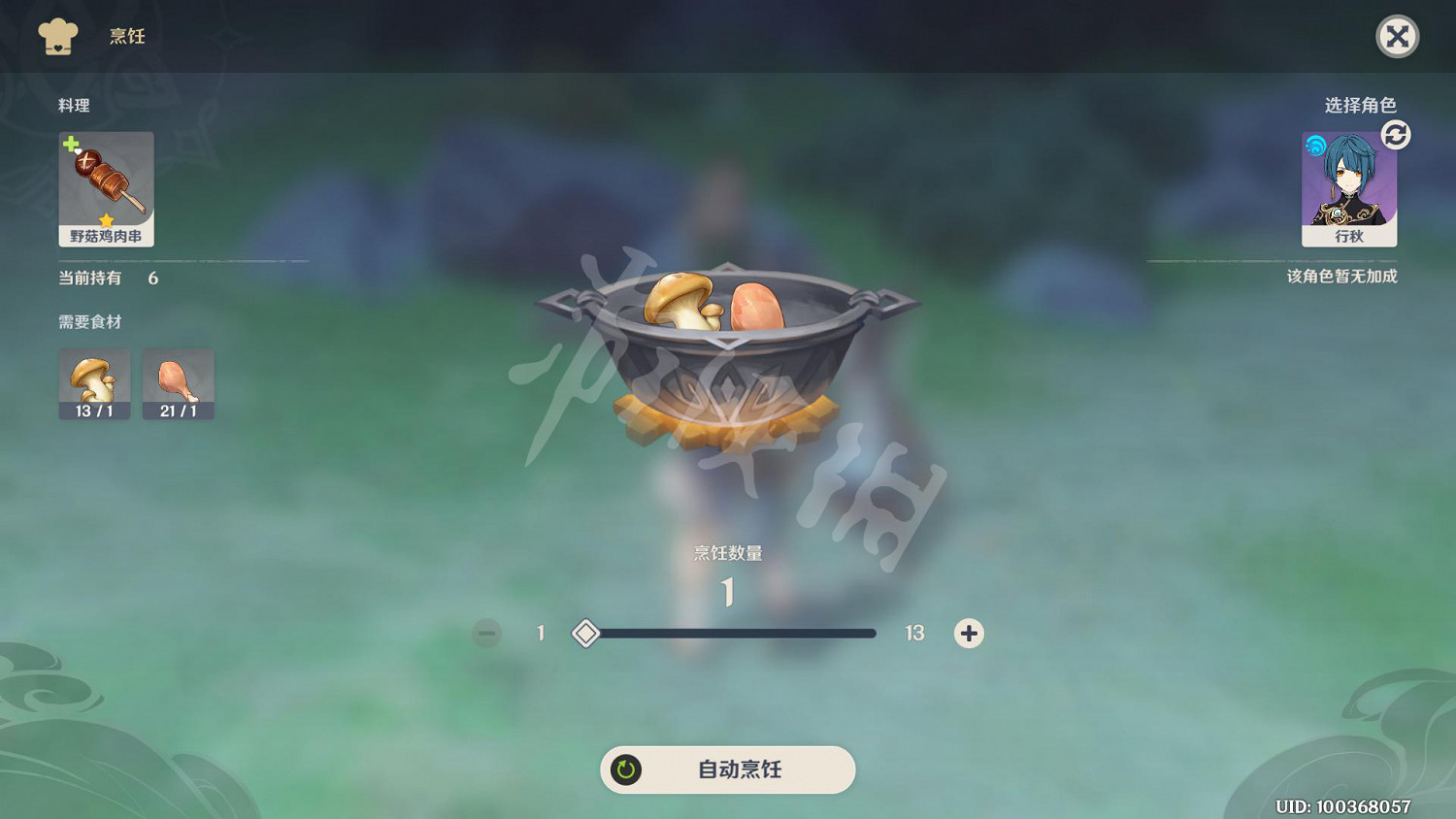This screenshot has height=819, width=1456.
Task: Click the green plus badge on the dish card
Action: click(70, 146)
